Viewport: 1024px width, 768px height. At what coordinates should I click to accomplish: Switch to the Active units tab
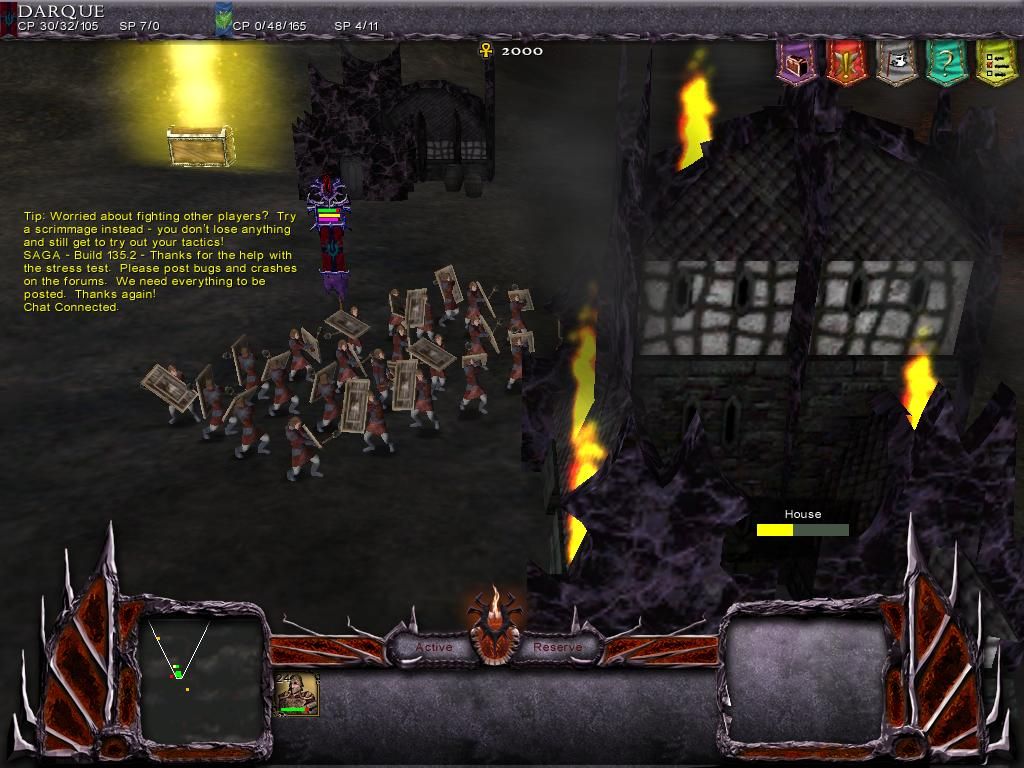tap(434, 647)
